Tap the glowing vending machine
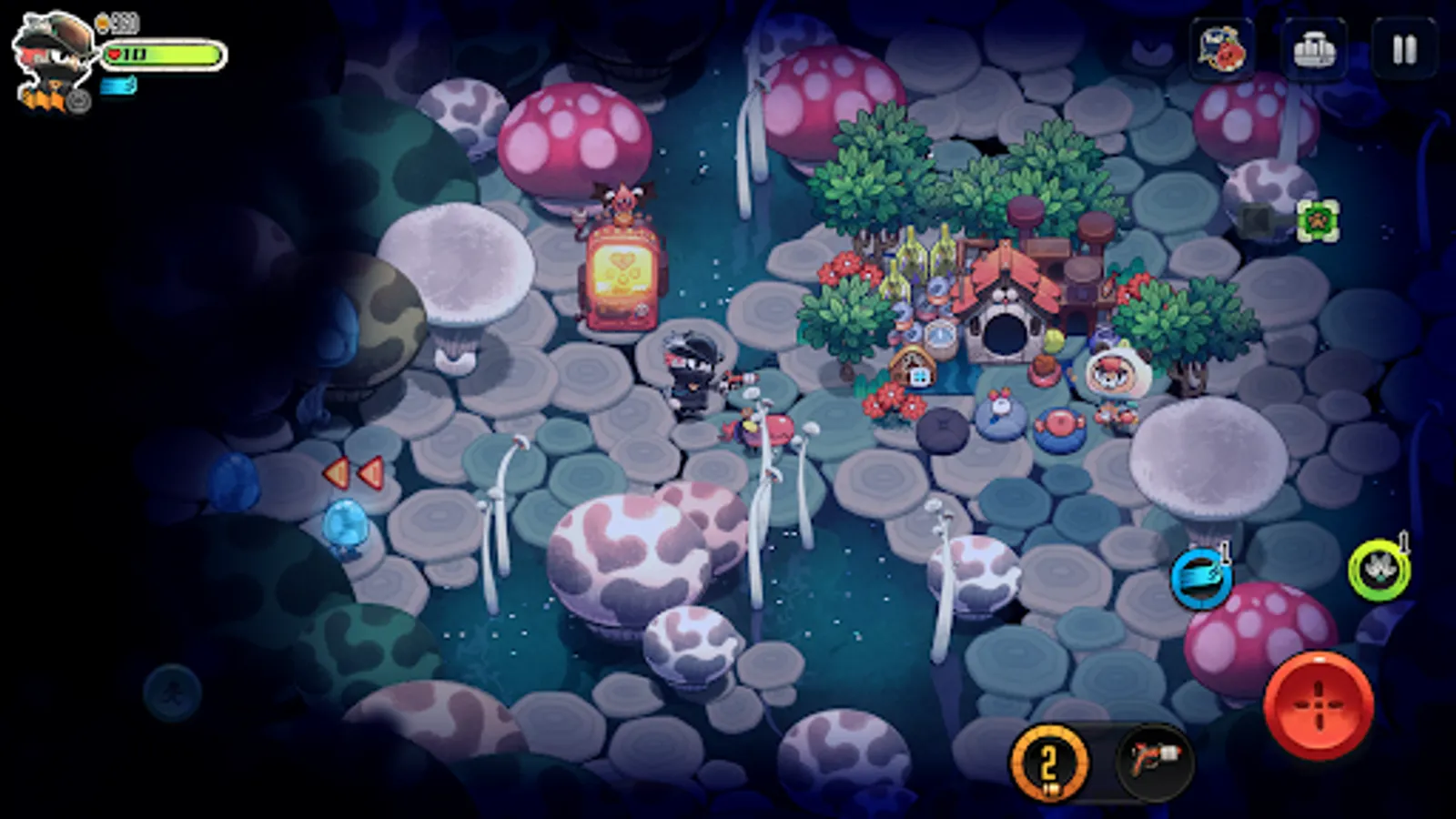 622,278
